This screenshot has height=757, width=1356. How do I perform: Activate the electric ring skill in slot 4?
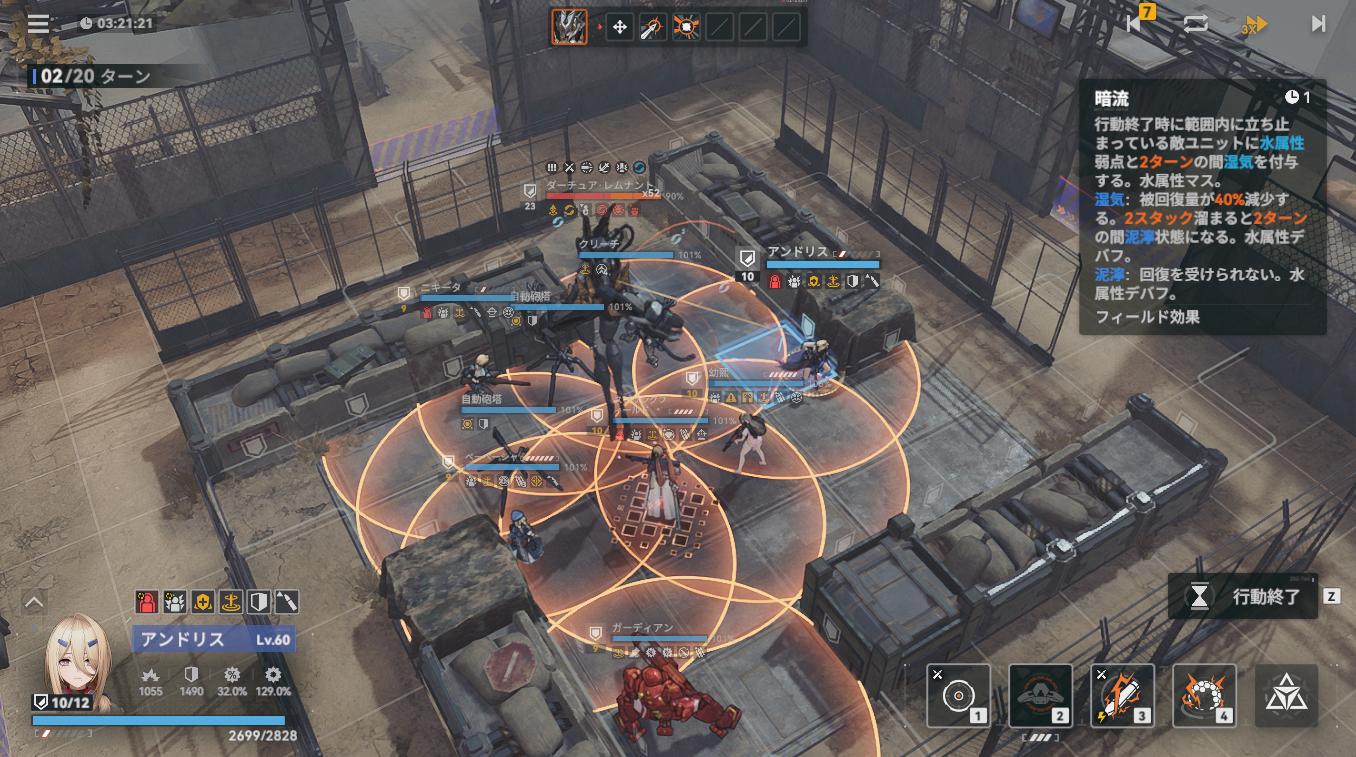tap(1204, 696)
